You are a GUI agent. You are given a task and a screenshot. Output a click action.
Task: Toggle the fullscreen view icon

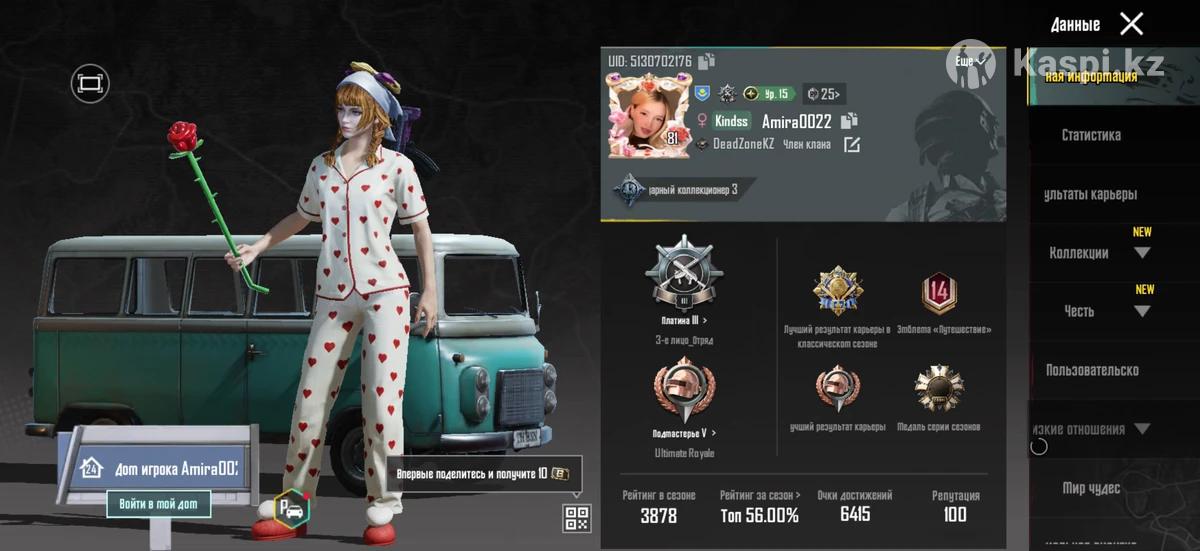pyautogui.click(x=90, y=84)
